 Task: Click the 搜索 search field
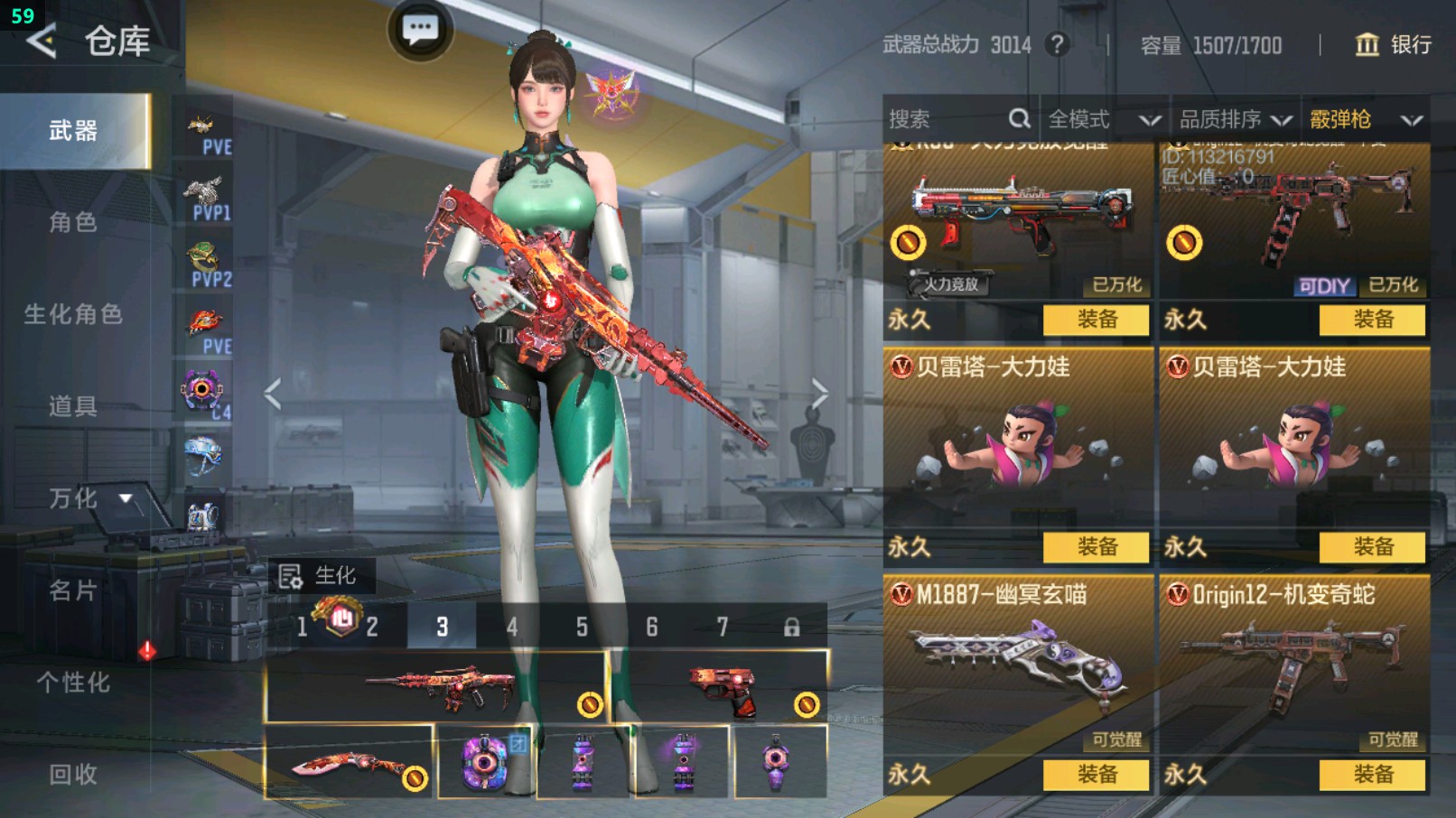(x=948, y=119)
